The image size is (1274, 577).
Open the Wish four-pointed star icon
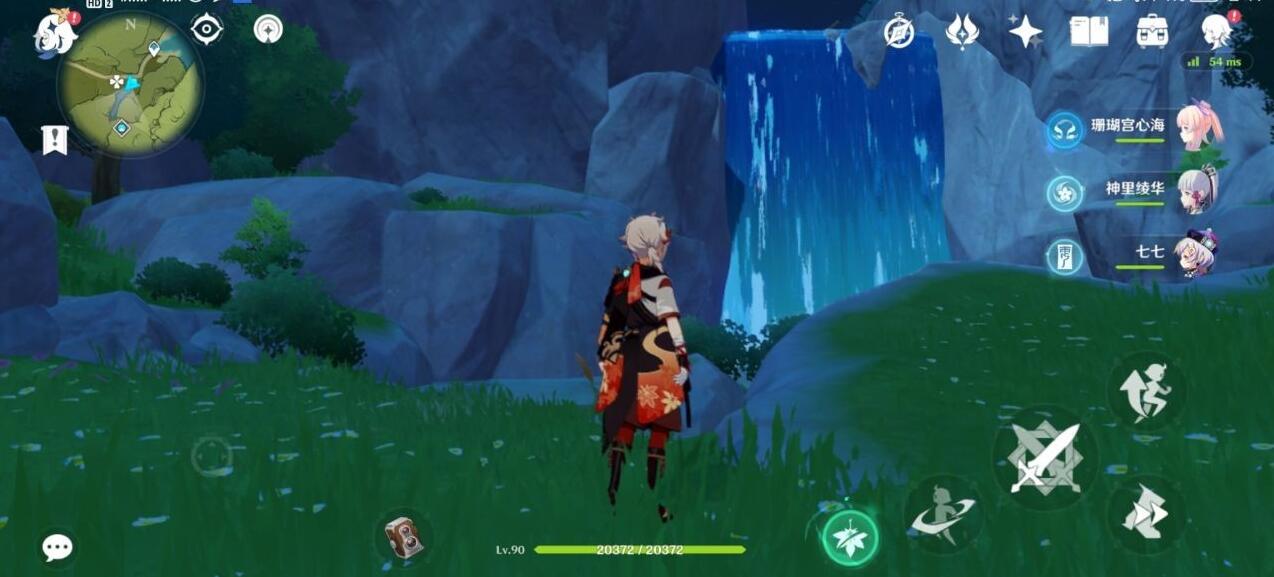pos(1025,32)
